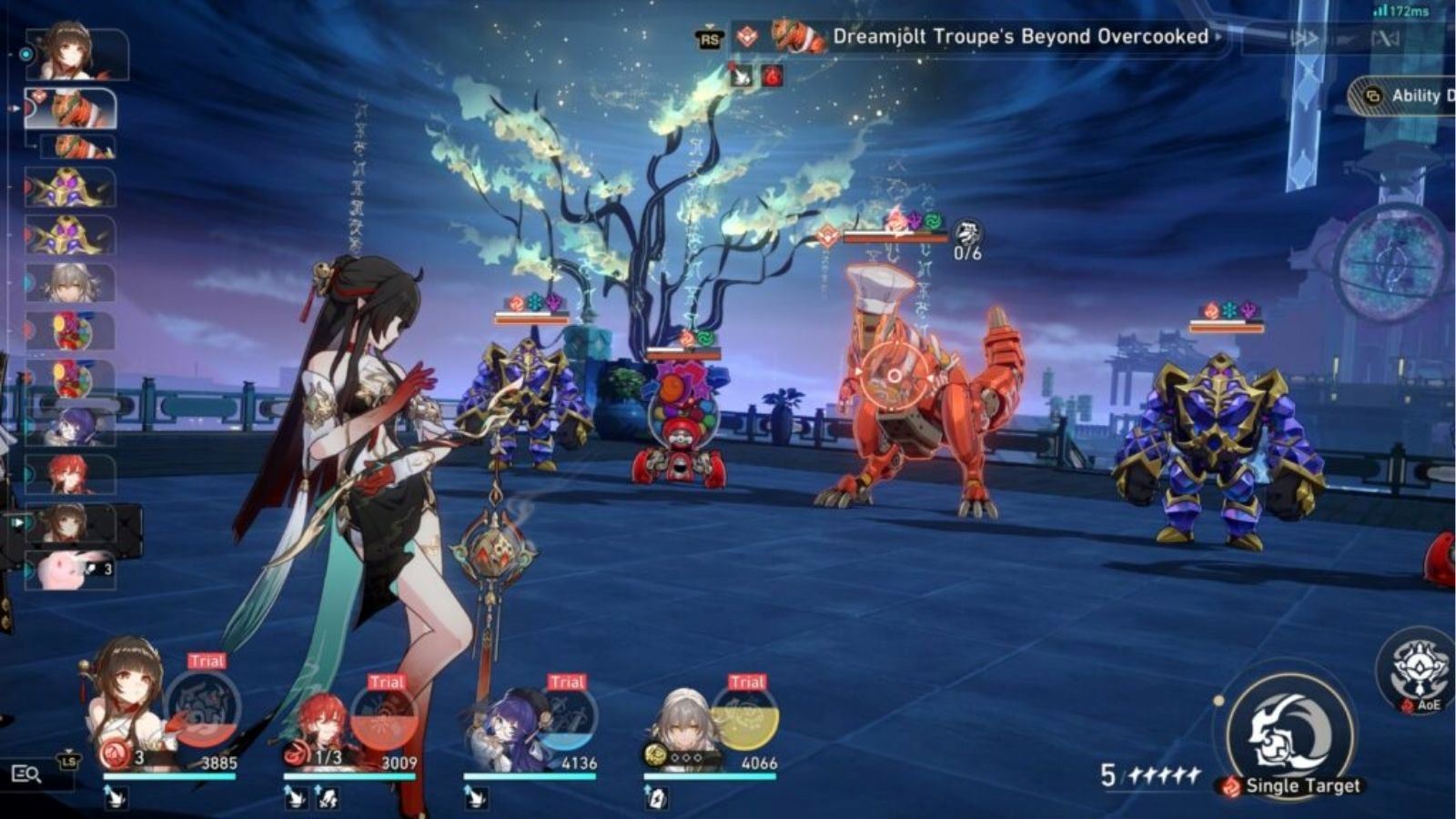Click the basic attack icon under Sushang
1456x819 pixels.
pos(114,796)
